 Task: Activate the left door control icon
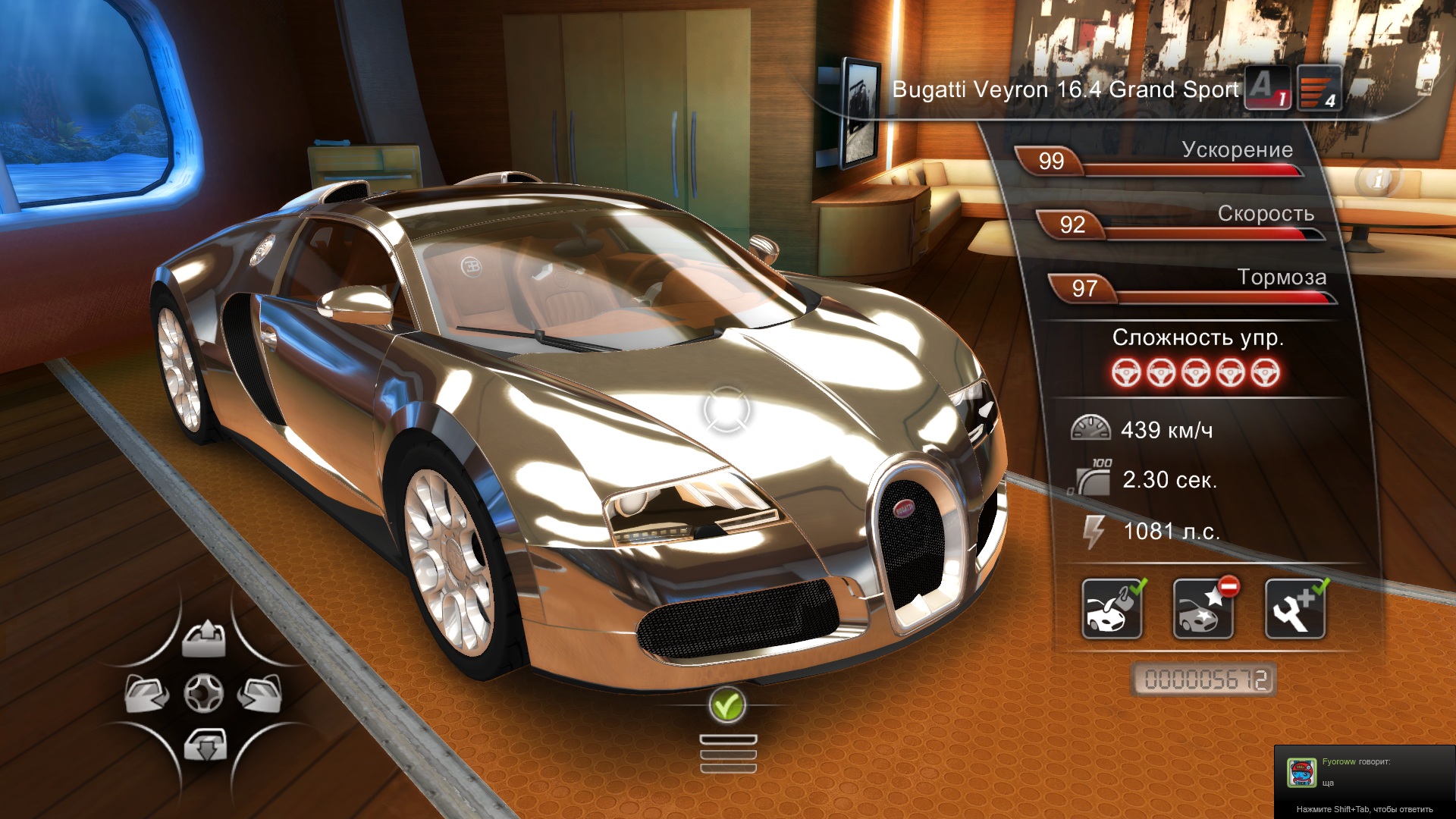point(147,693)
